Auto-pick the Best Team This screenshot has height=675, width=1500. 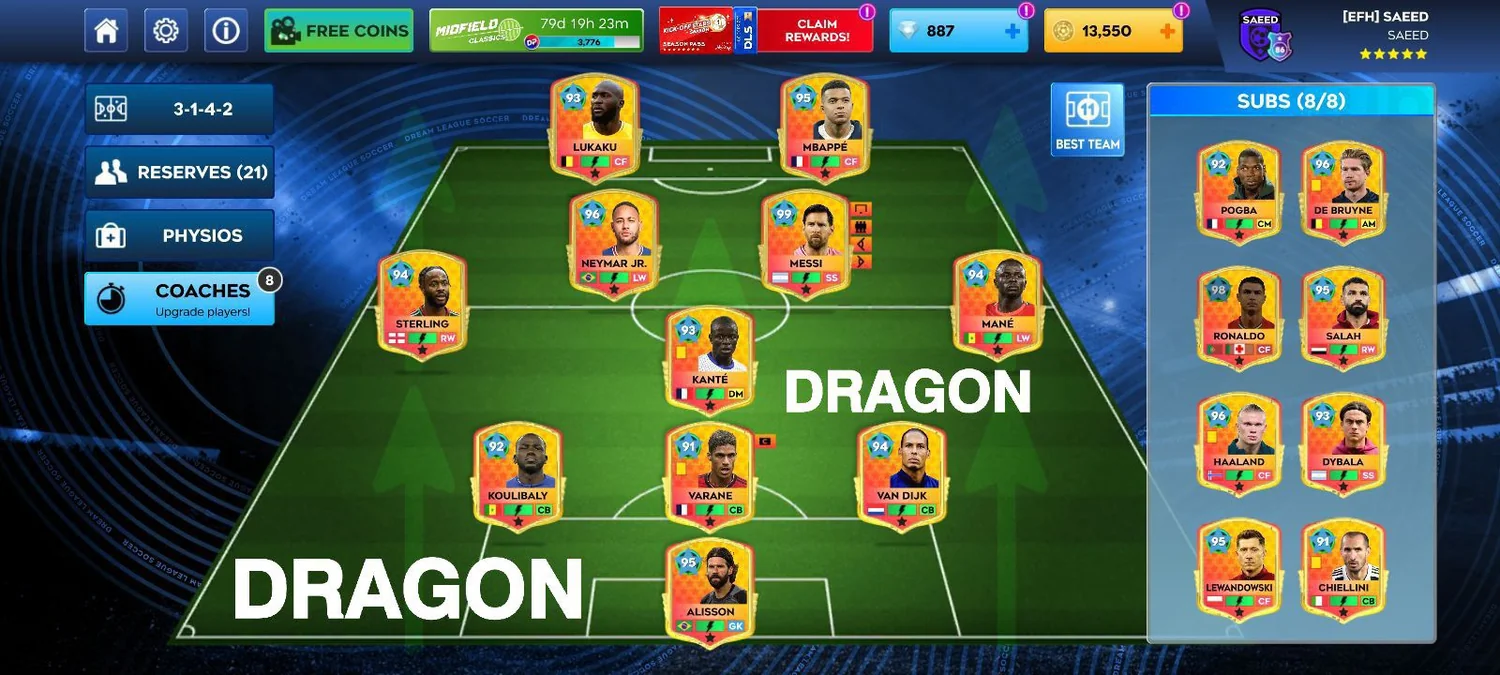point(1087,119)
